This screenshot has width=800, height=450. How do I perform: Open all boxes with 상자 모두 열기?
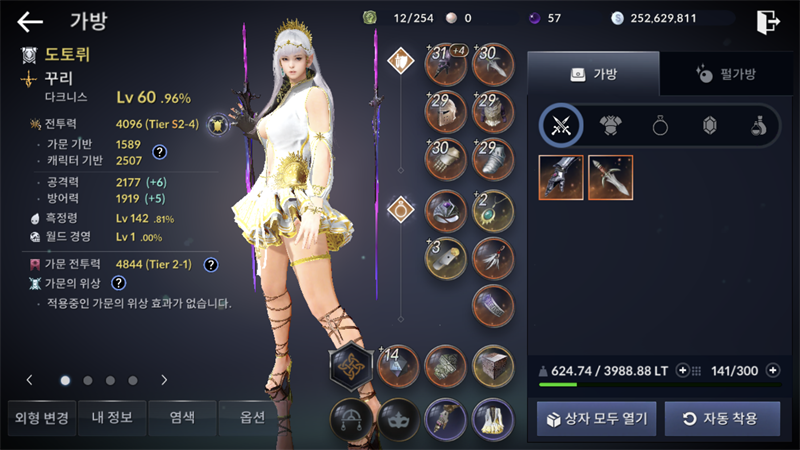click(596, 418)
